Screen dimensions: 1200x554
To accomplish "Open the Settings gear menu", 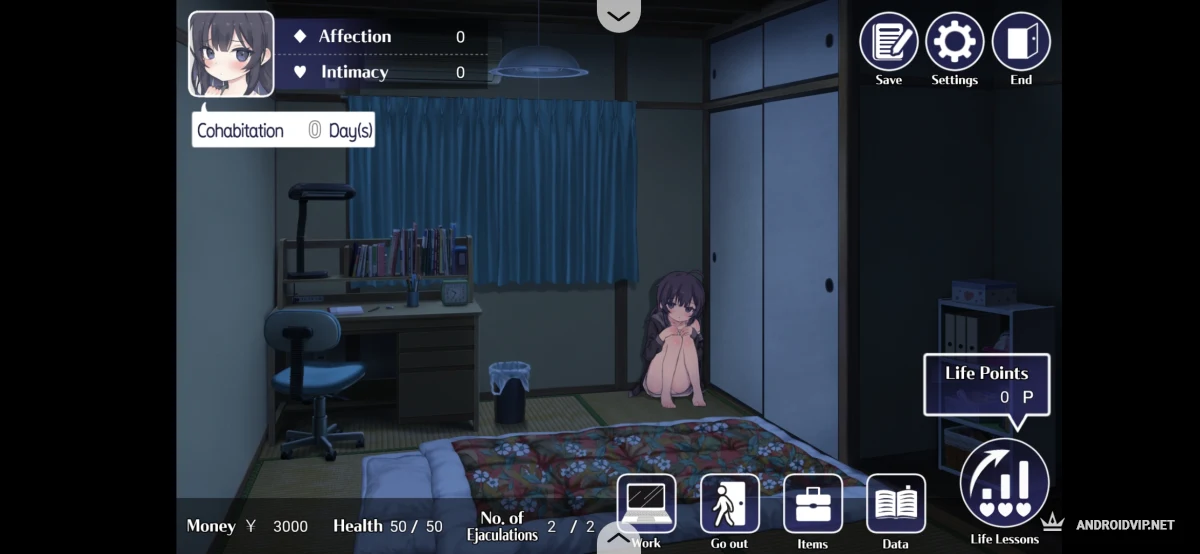I will coord(954,42).
